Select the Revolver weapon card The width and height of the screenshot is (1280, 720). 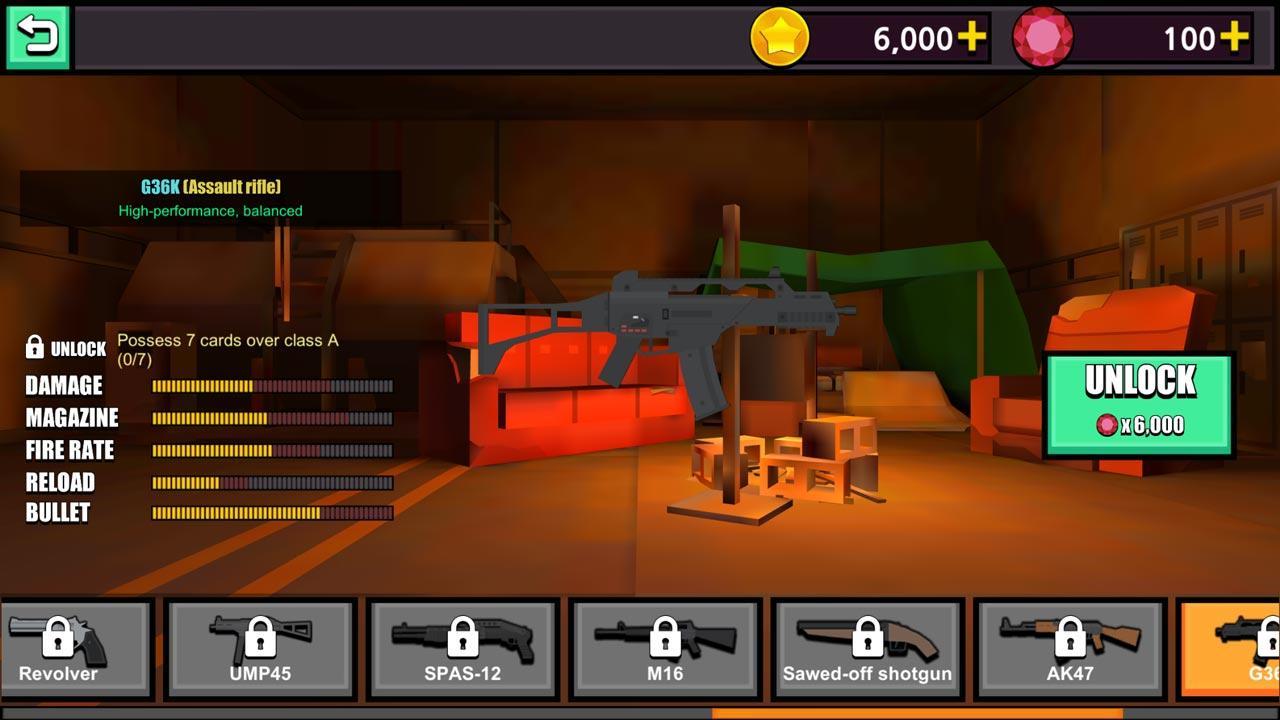pos(75,650)
